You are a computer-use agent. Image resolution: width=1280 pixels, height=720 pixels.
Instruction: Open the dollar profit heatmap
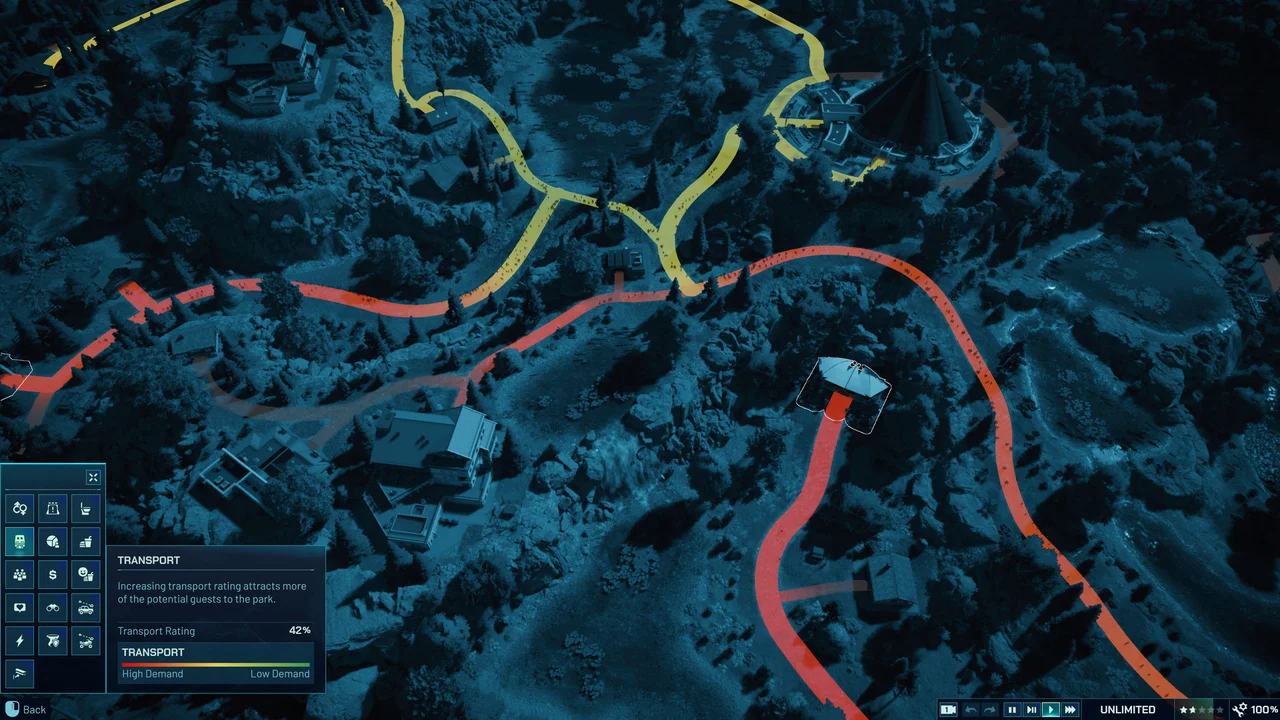51,574
